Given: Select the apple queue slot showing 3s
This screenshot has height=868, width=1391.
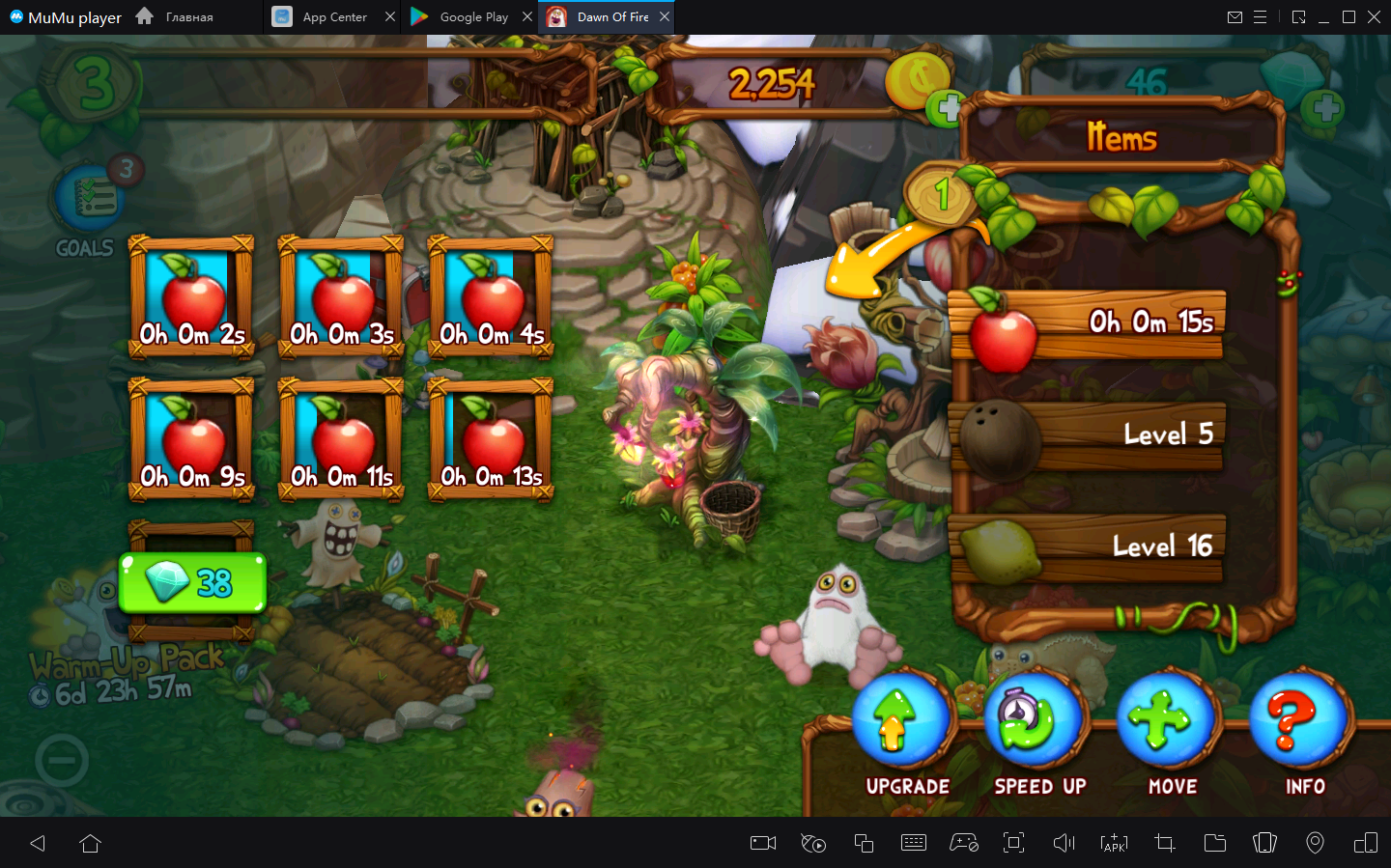Looking at the screenshot, I should pyautogui.click(x=341, y=296).
